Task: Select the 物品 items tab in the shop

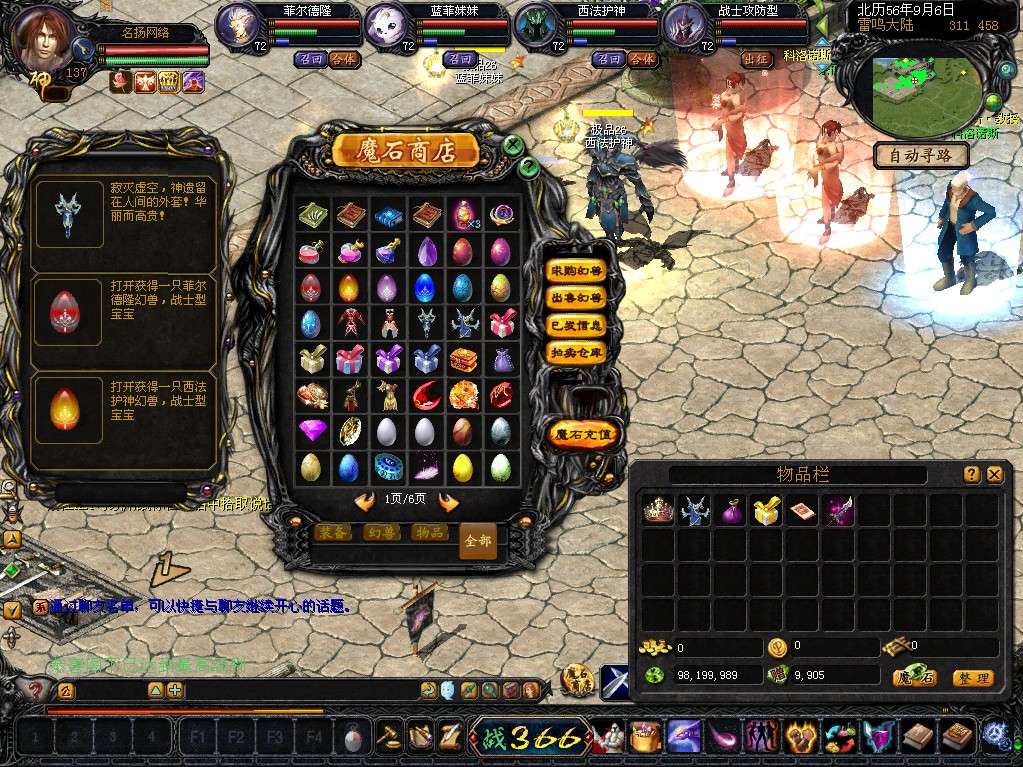Action: [428, 533]
